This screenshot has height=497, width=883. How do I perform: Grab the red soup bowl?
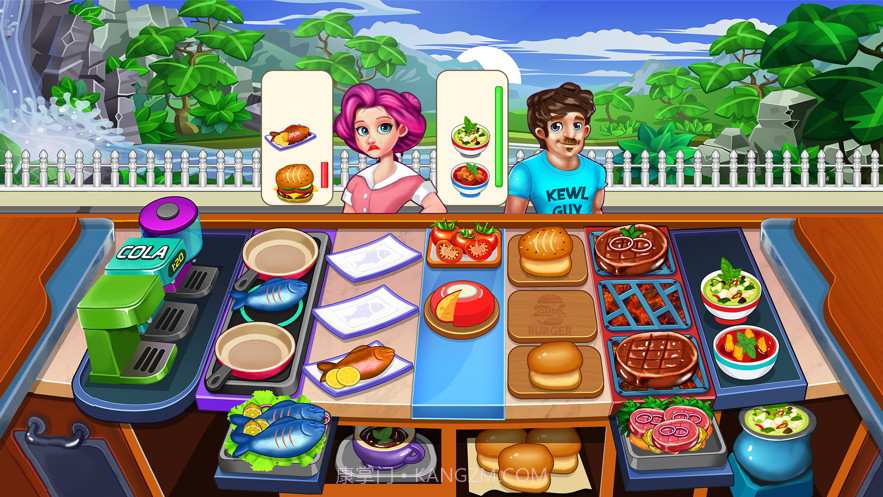coord(745,350)
